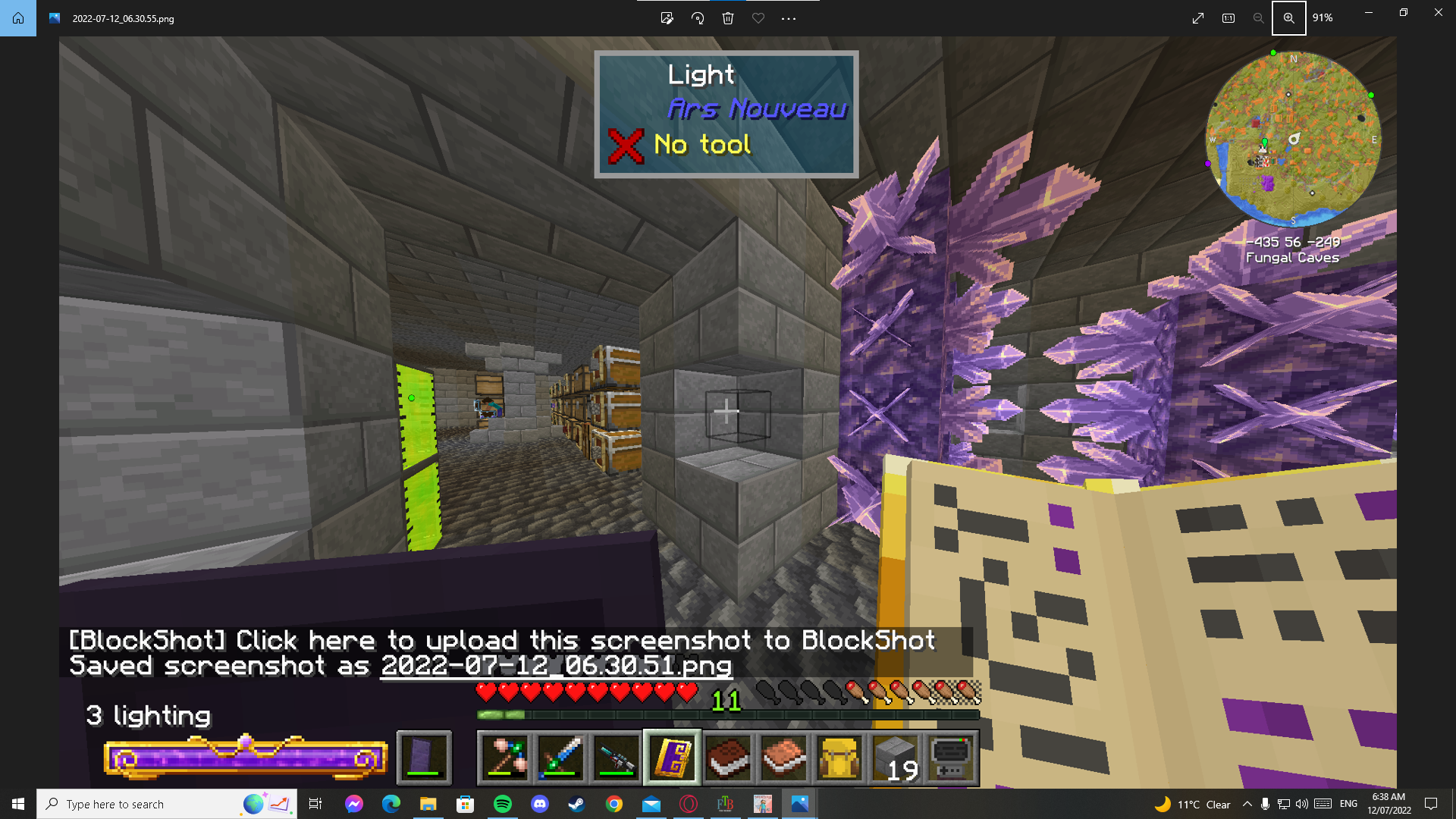1456x819 pixels.
Task: Expand hidden icons in the system tray
Action: point(1247,804)
